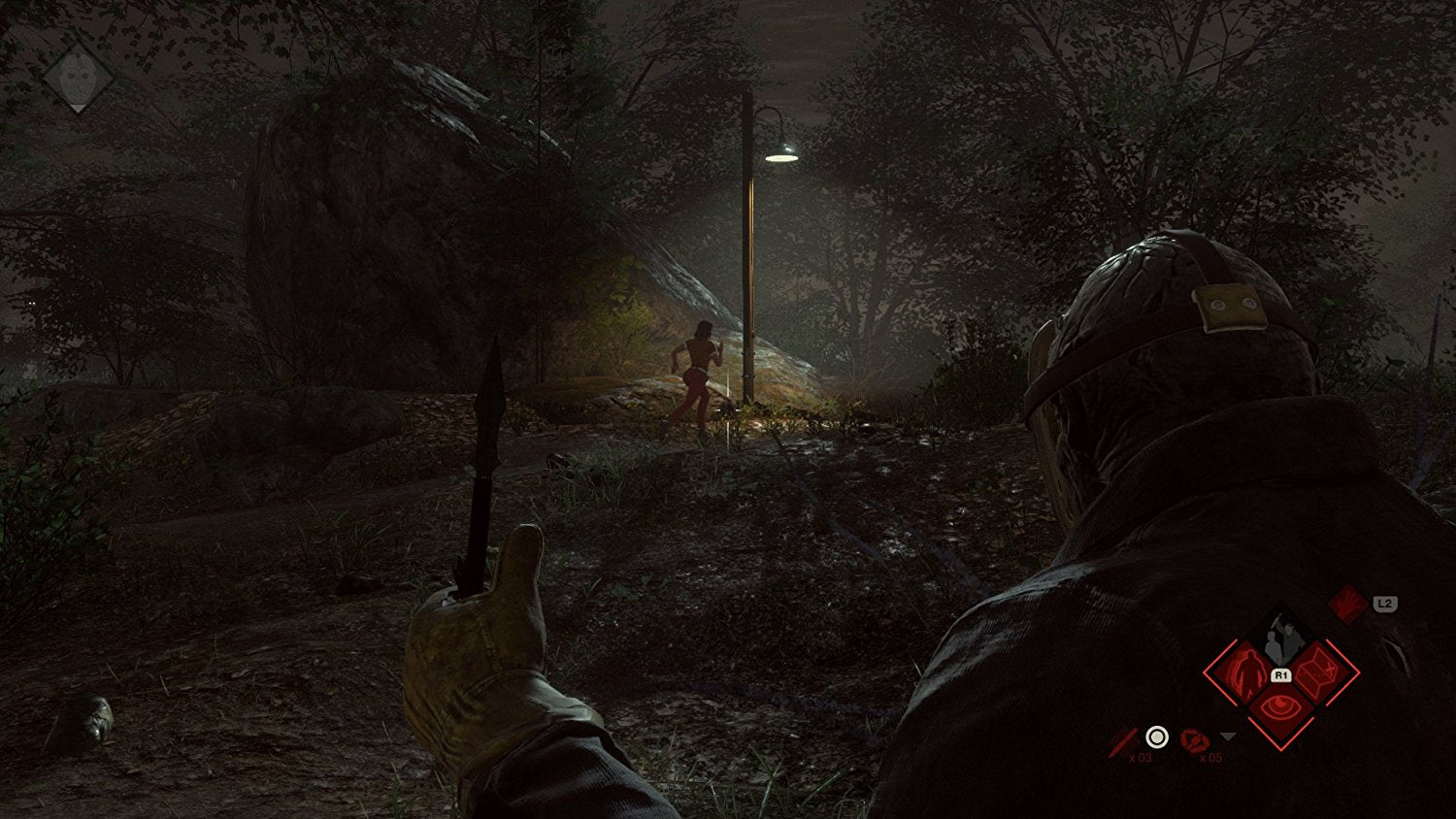The width and height of the screenshot is (1456, 819).
Task: Click the white circular stance meter
Action: [x=1156, y=737]
